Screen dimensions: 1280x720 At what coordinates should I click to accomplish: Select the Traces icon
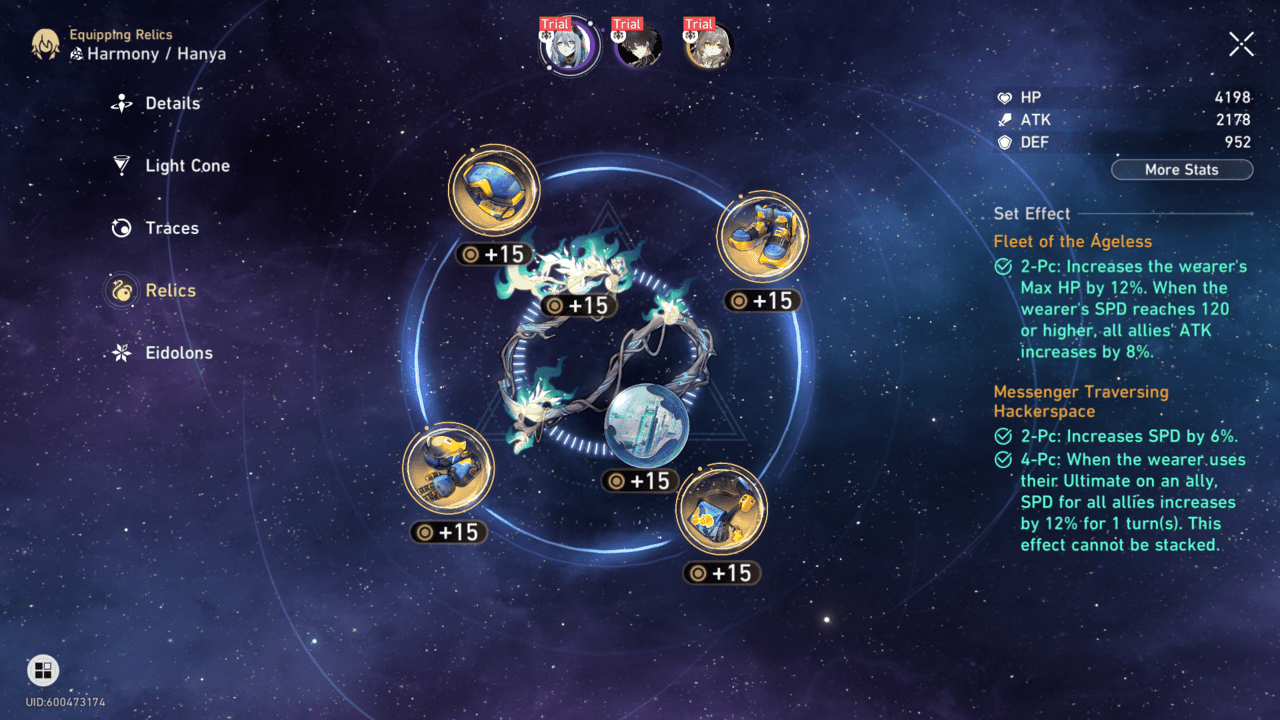[x=120, y=228]
